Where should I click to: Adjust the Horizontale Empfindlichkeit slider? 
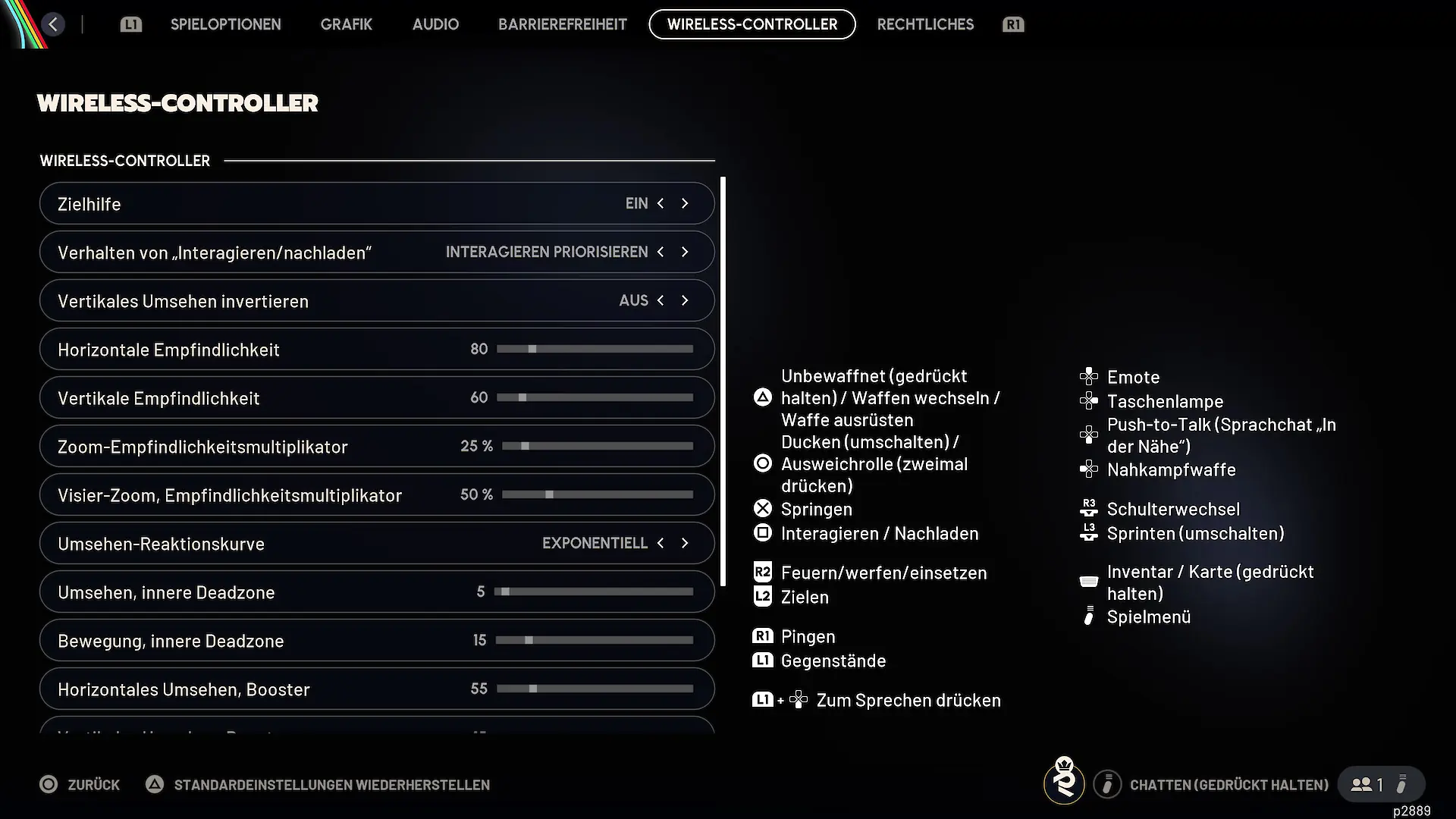coord(595,349)
